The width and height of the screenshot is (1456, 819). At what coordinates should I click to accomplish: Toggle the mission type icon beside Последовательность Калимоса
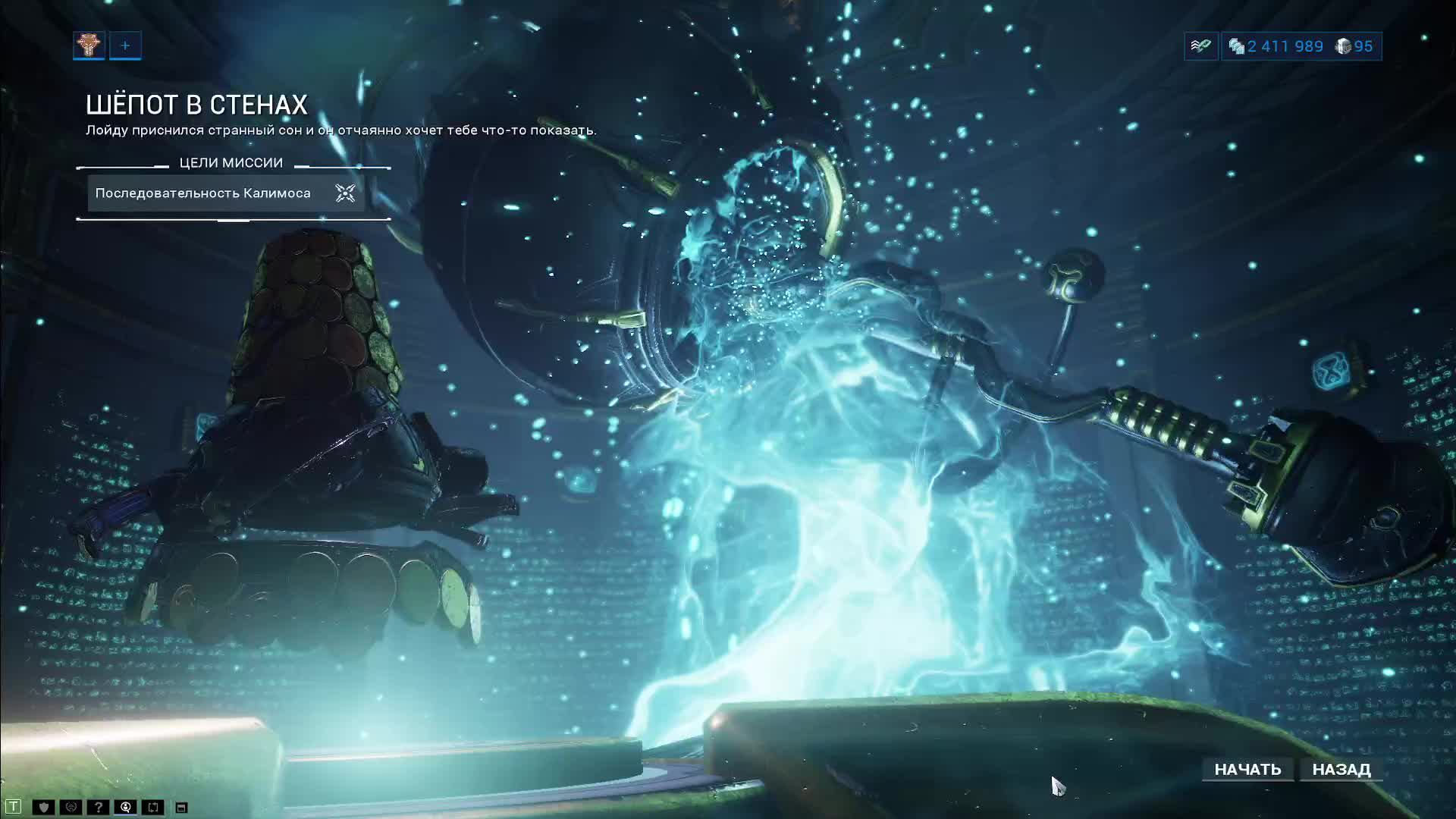346,194
